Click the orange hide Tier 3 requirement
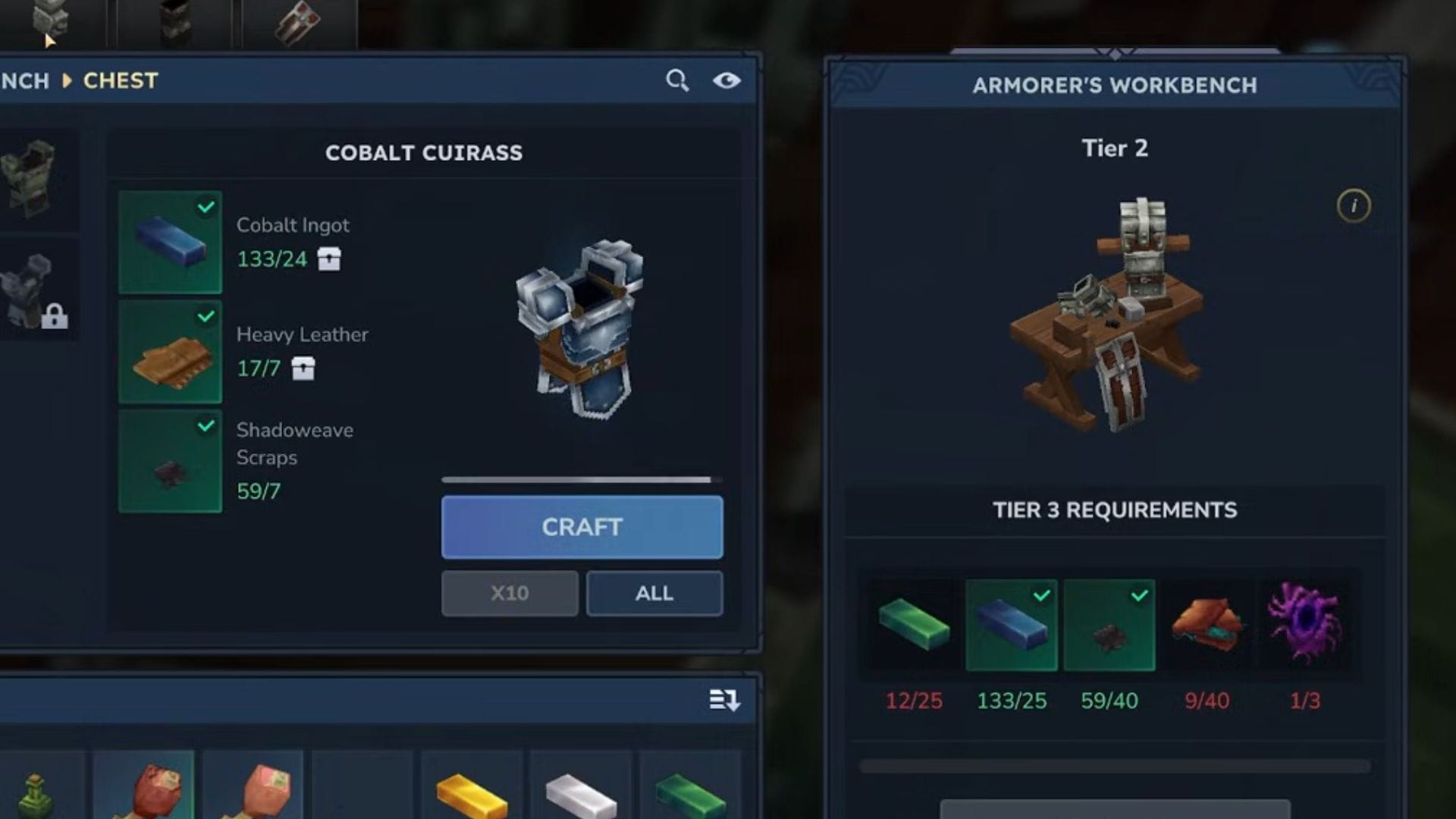 pos(1207,625)
